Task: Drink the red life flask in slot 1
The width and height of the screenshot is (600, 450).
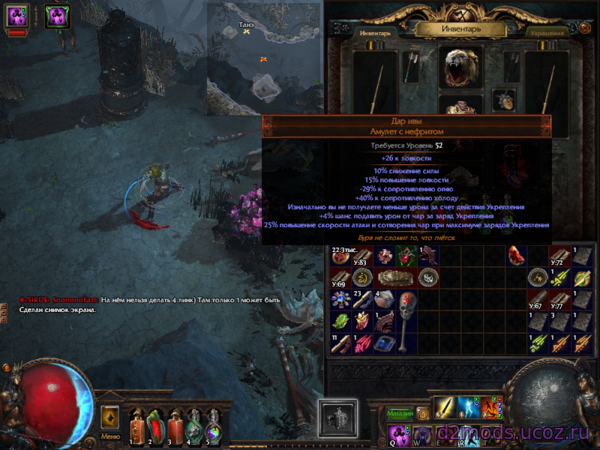Action: click(137, 423)
